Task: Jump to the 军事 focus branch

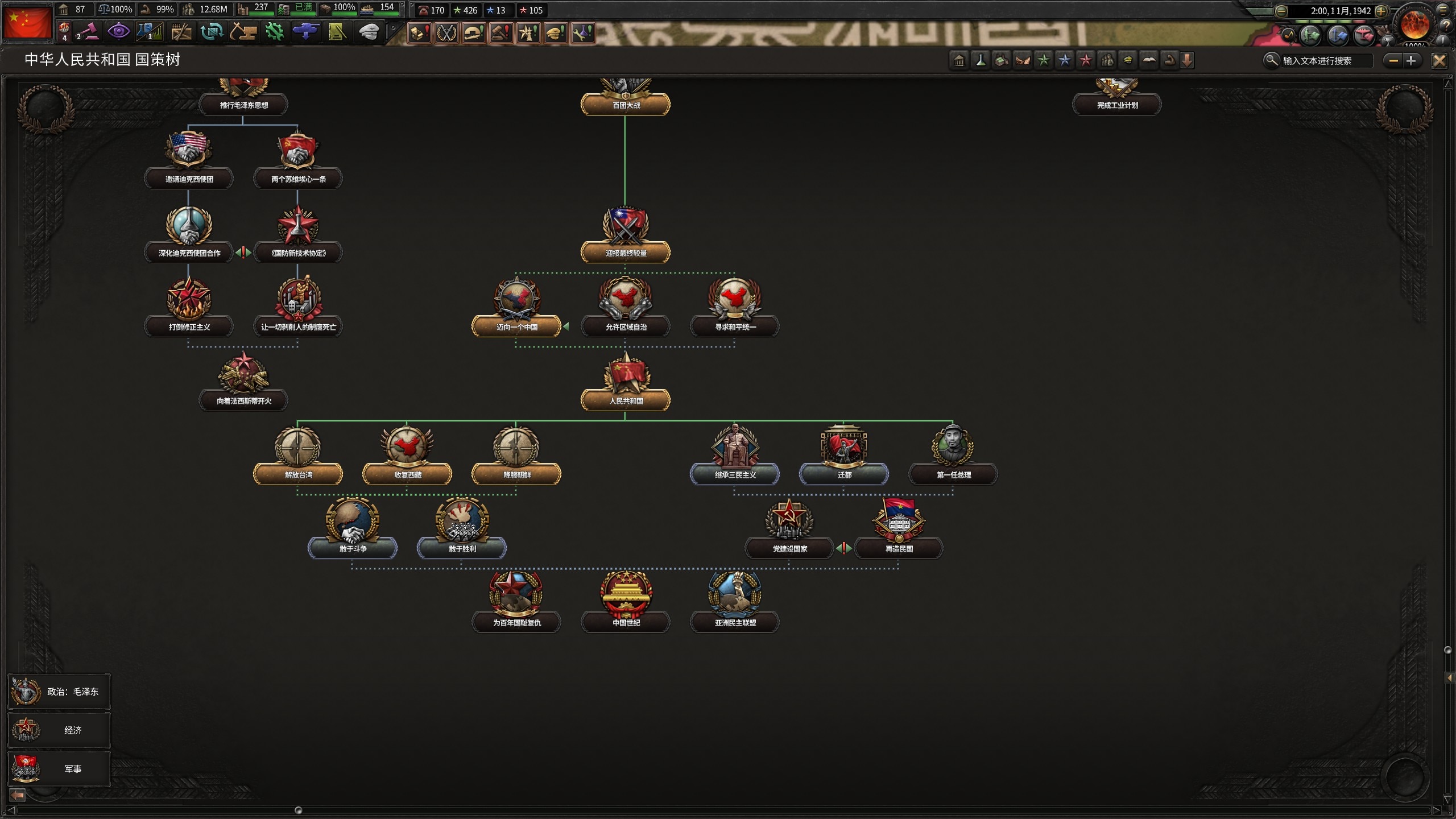Action: click(59, 769)
